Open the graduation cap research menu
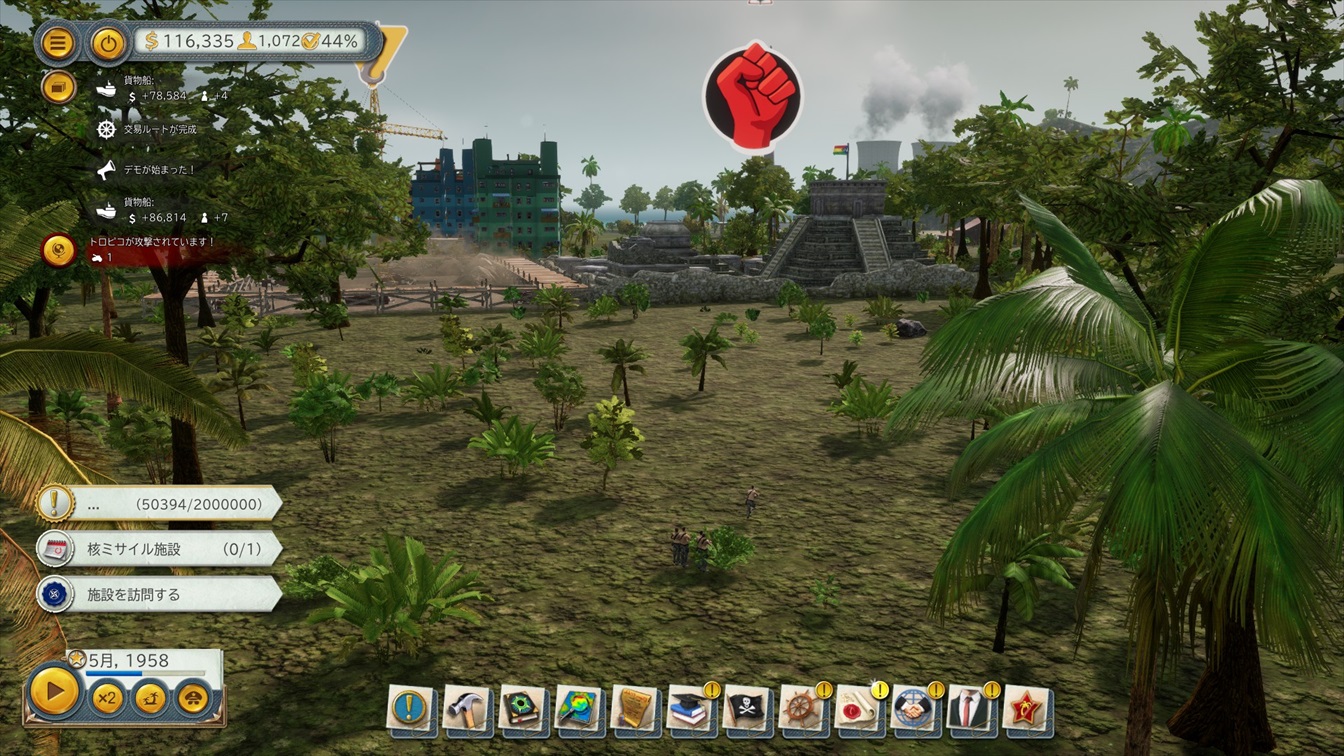 [x=690, y=708]
